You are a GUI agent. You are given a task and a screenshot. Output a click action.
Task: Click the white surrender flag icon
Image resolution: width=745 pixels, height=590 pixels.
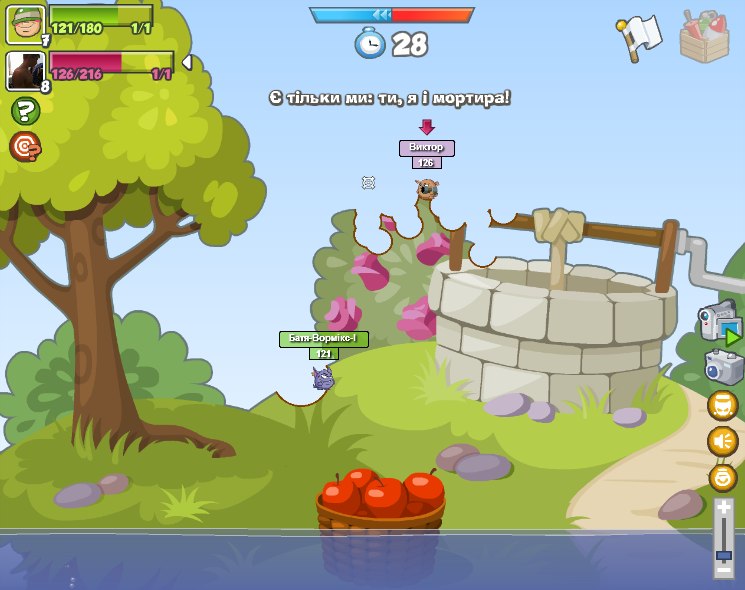tap(639, 36)
